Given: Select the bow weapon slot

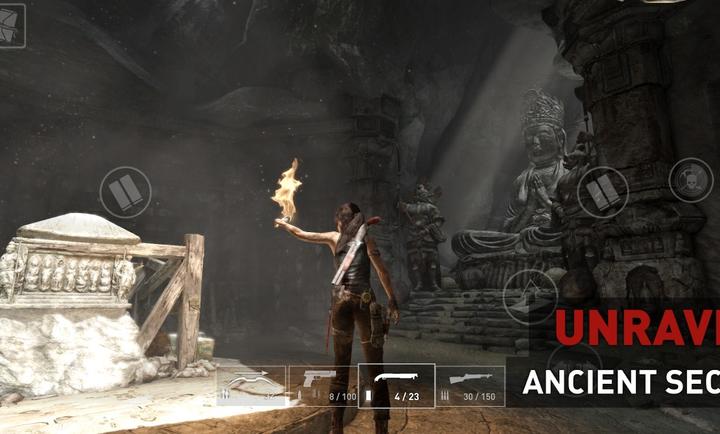Looking at the screenshot, I should (251, 386).
